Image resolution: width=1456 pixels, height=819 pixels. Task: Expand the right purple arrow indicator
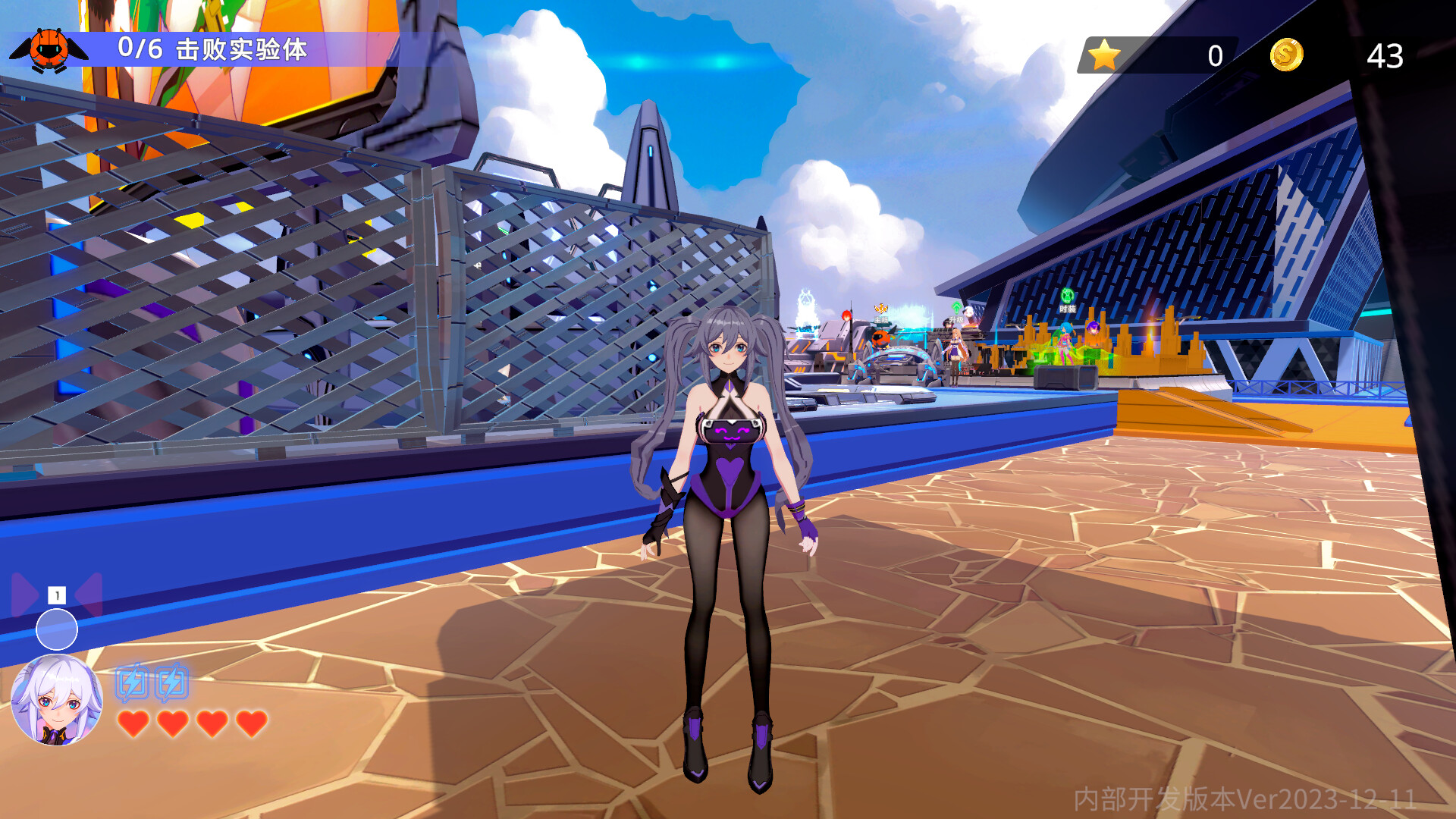pyautogui.click(x=89, y=595)
